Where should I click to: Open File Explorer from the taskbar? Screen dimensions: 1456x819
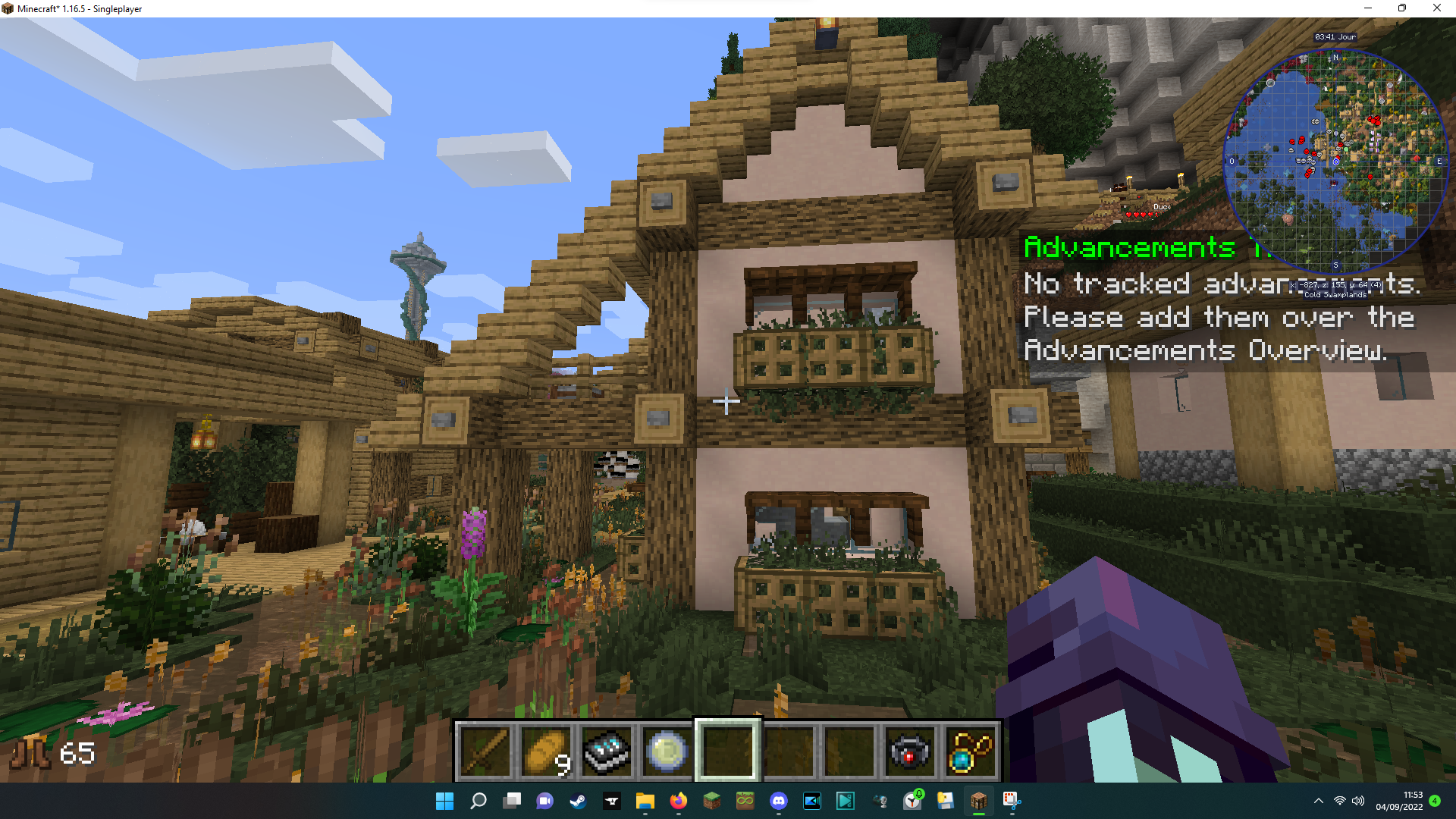(645, 801)
